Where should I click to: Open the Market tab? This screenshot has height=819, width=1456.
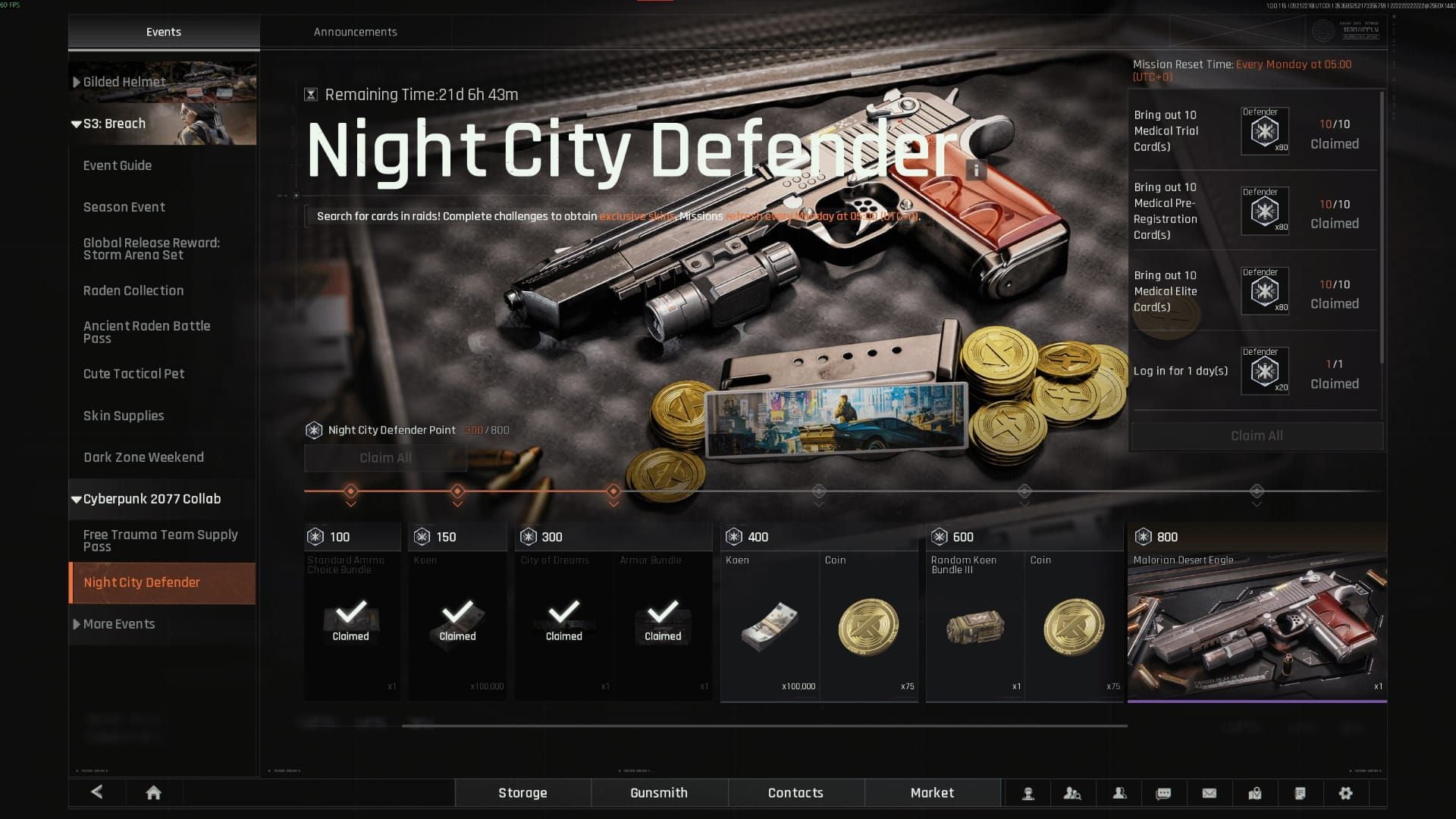(932, 793)
